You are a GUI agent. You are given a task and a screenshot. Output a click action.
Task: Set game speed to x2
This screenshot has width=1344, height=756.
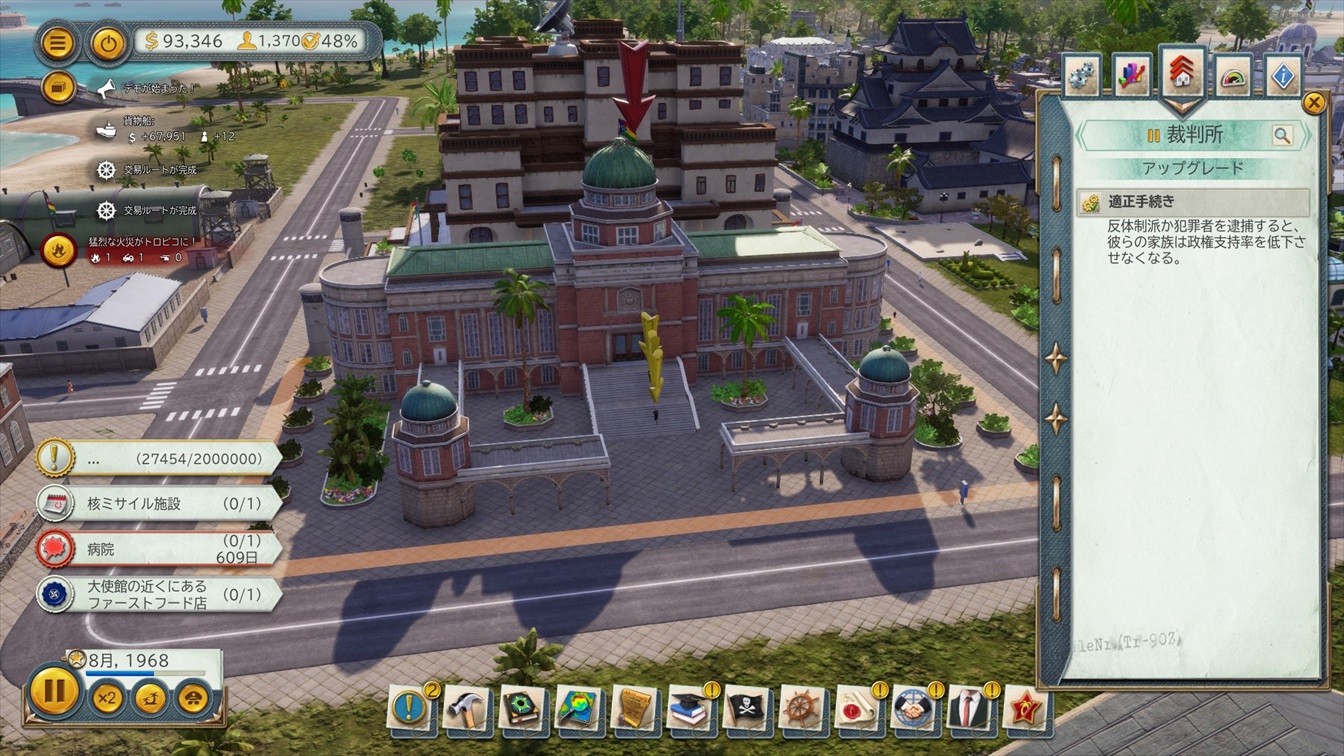tap(107, 697)
